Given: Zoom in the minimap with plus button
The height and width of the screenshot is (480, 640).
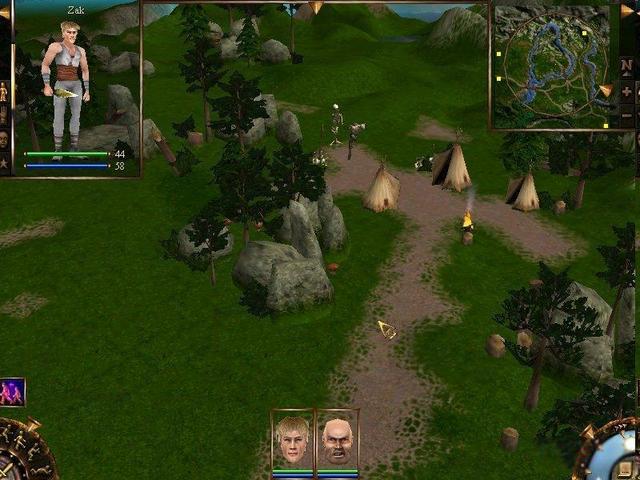Looking at the screenshot, I should [627, 92].
